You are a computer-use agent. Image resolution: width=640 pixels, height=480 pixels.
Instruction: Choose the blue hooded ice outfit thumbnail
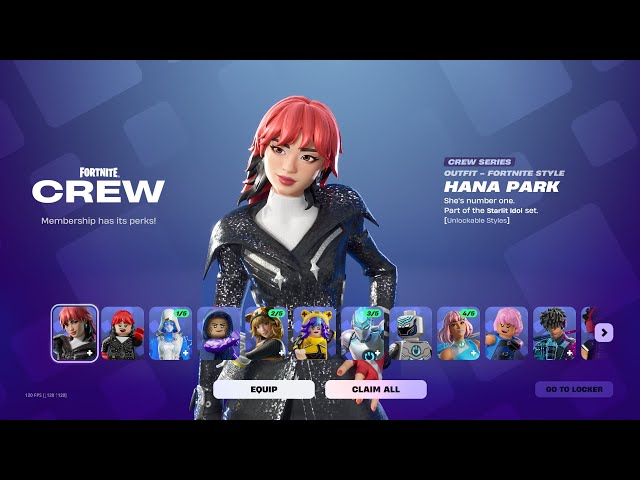[x=171, y=333]
